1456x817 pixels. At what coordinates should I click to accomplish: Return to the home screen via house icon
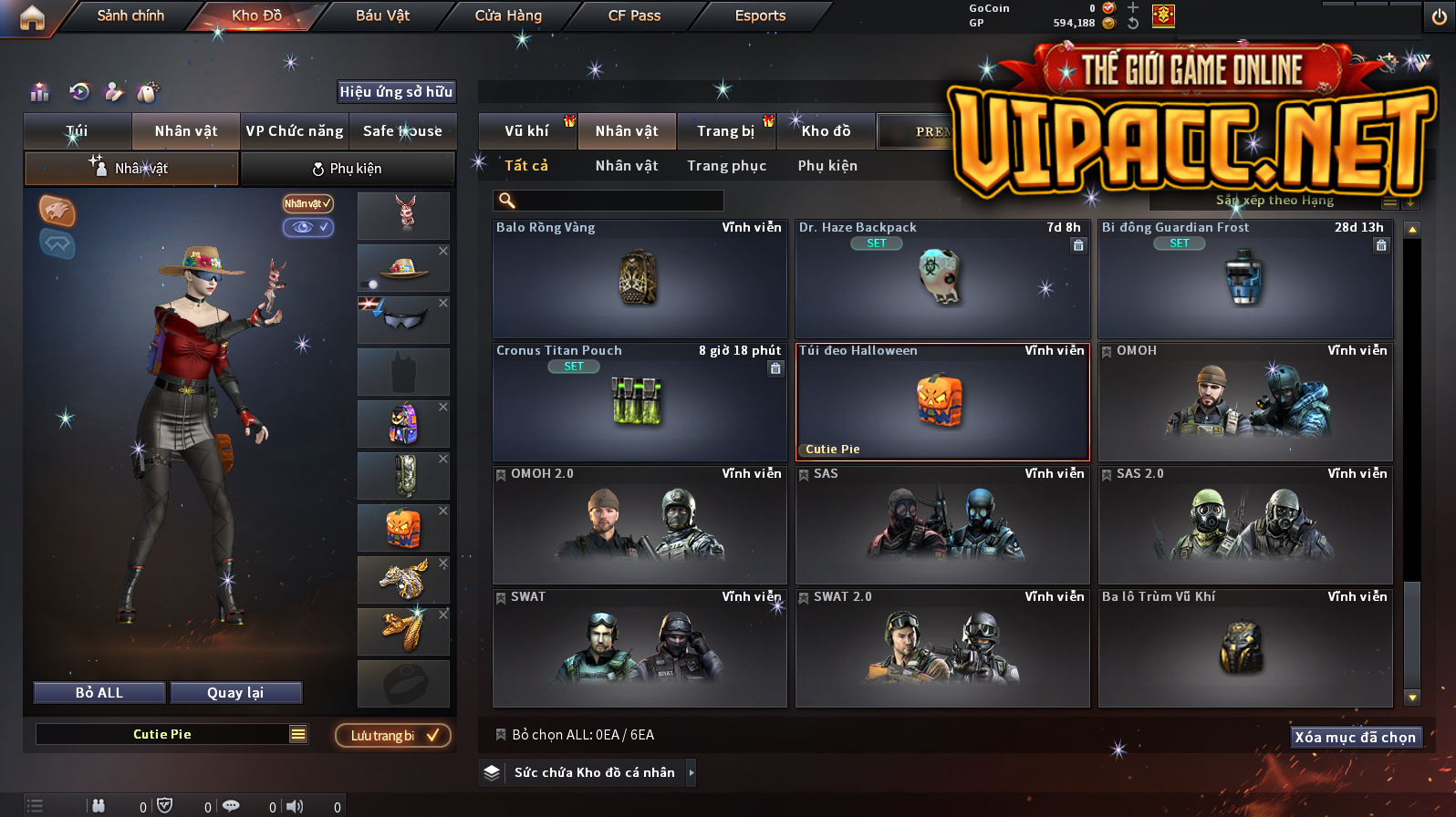32,17
